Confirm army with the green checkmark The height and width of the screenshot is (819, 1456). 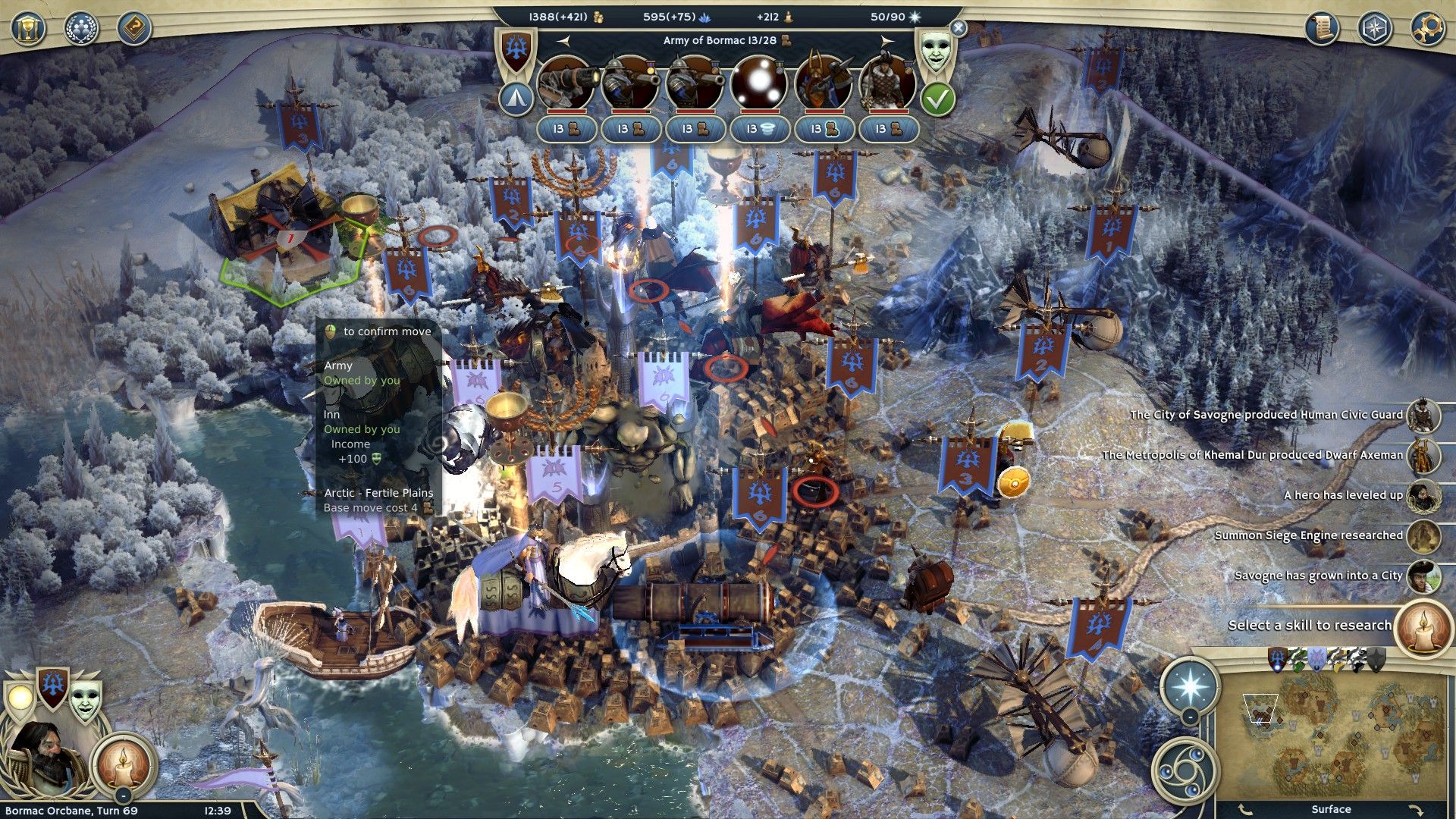938,99
